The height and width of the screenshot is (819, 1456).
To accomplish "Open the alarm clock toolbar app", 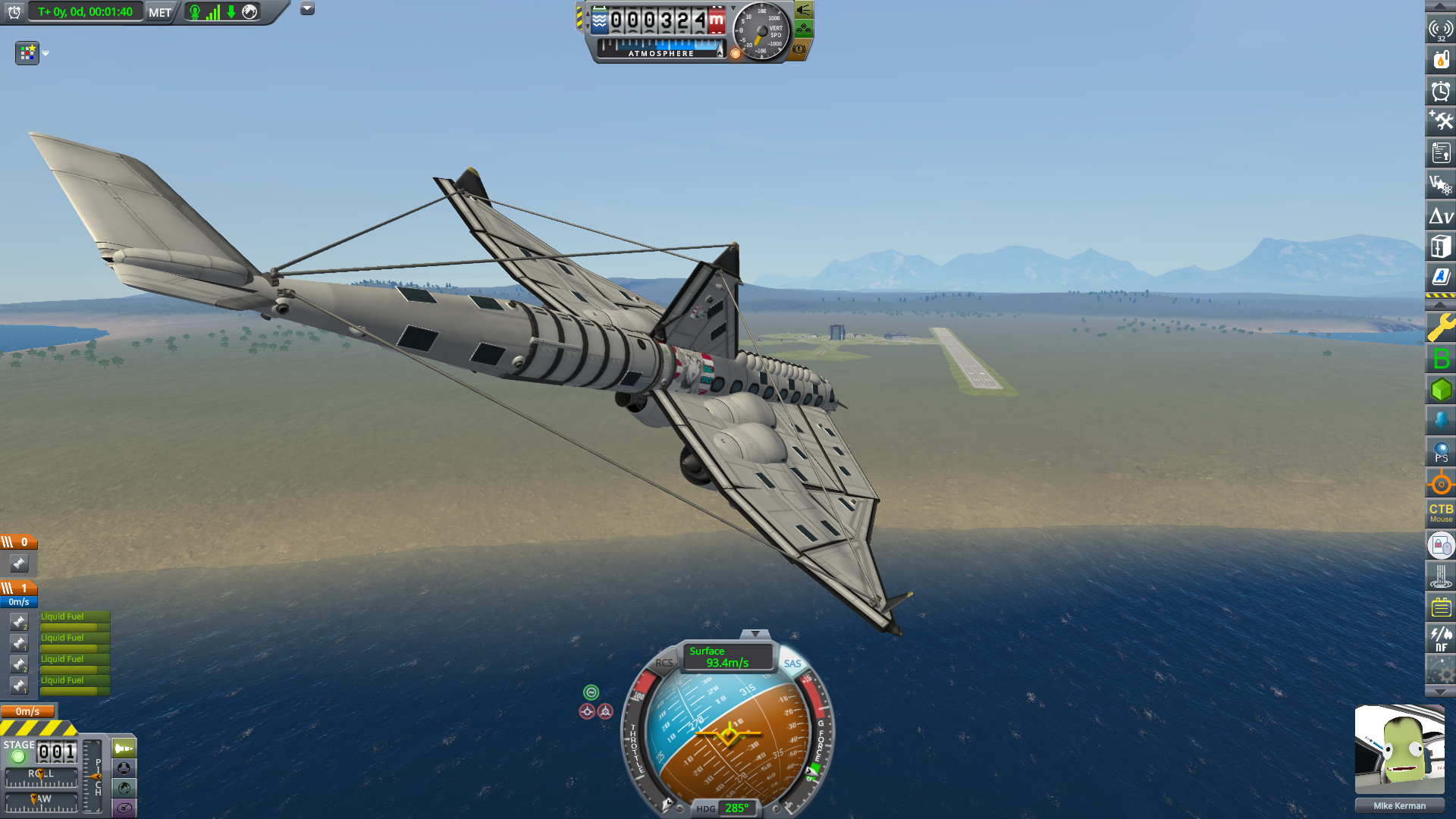I will pyautogui.click(x=1441, y=91).
